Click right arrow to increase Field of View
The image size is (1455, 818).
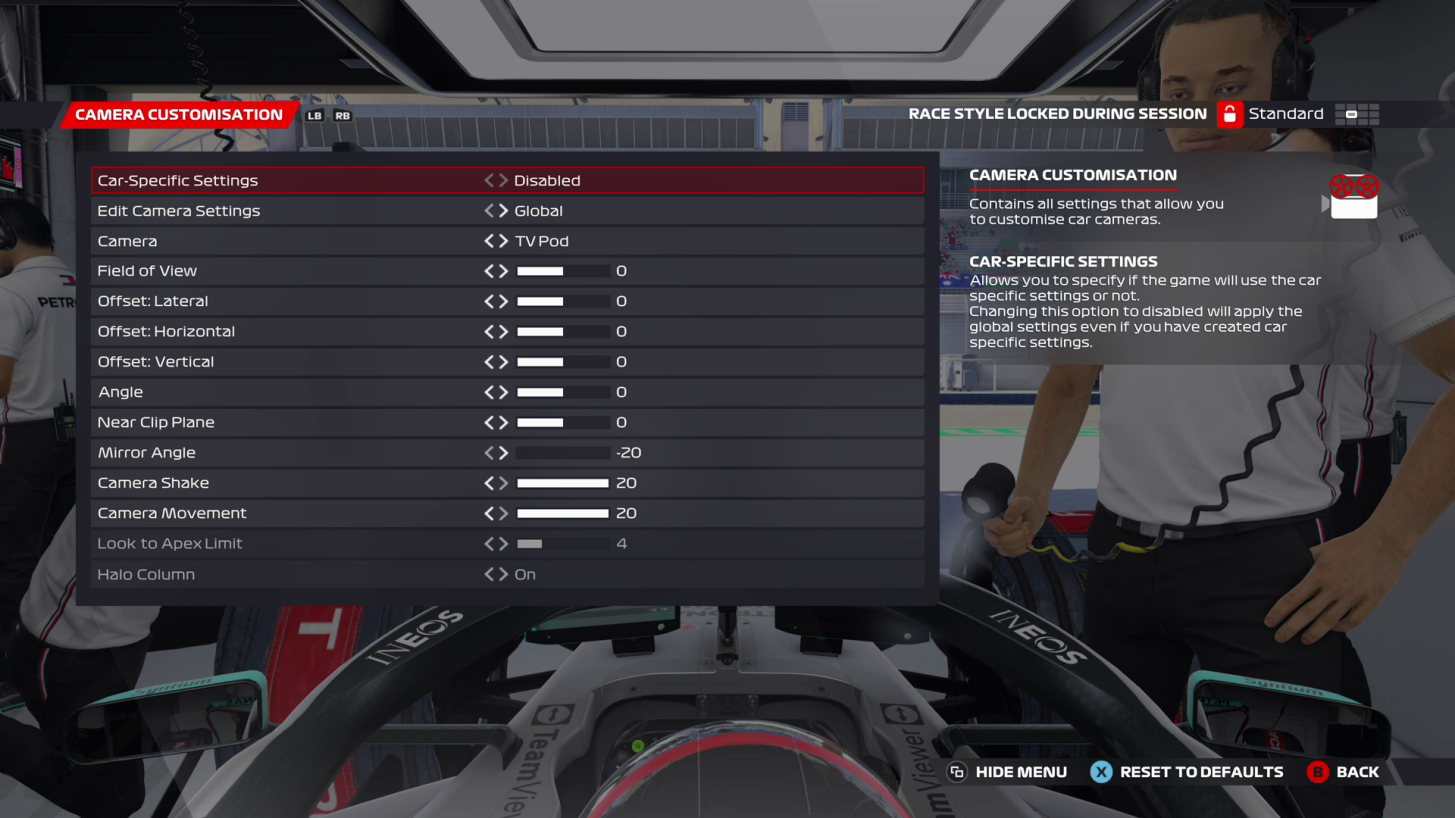coord(503,270)
